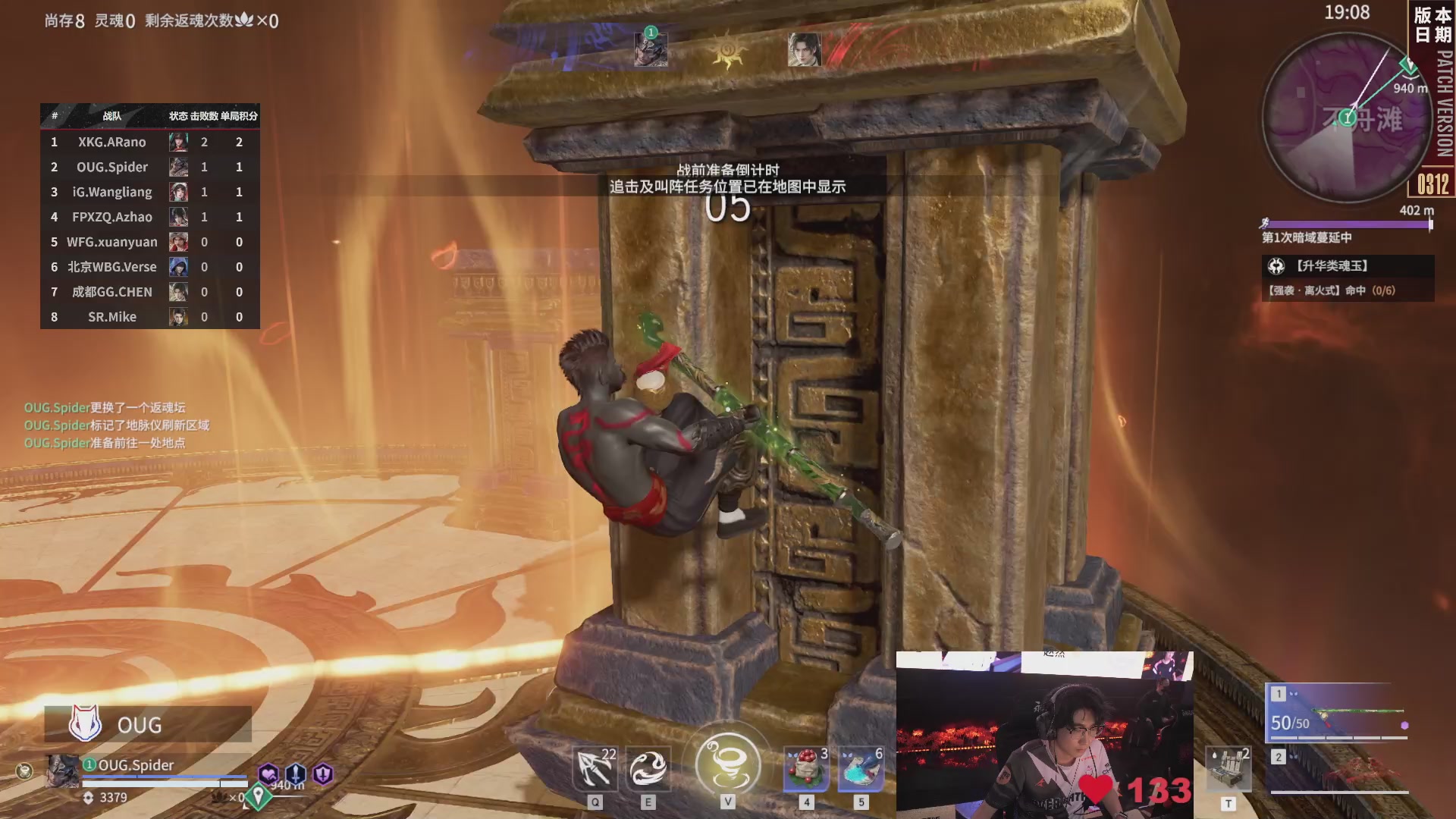Image resolution: width=1456 pixels, height=819 pixels.
Task: Select iG.Wangliang row in the scoreboard
Action: 149,192
